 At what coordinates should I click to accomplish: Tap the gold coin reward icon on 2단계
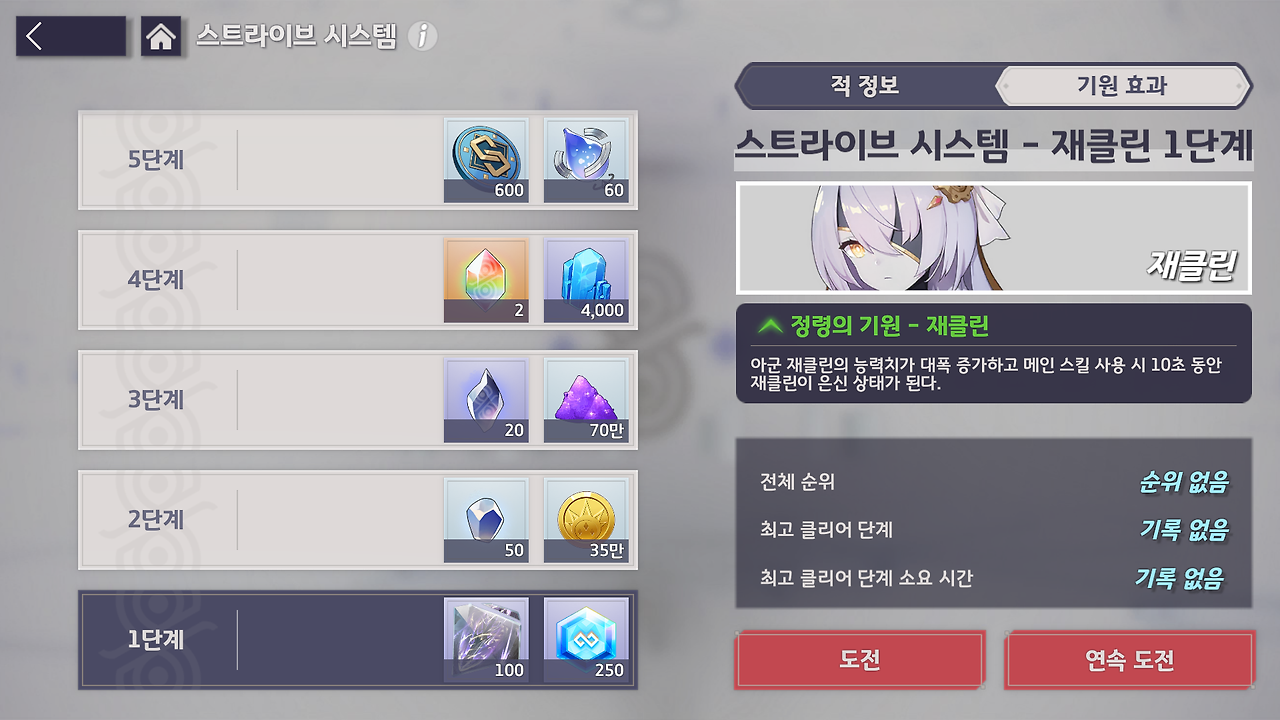click(586, 520)
